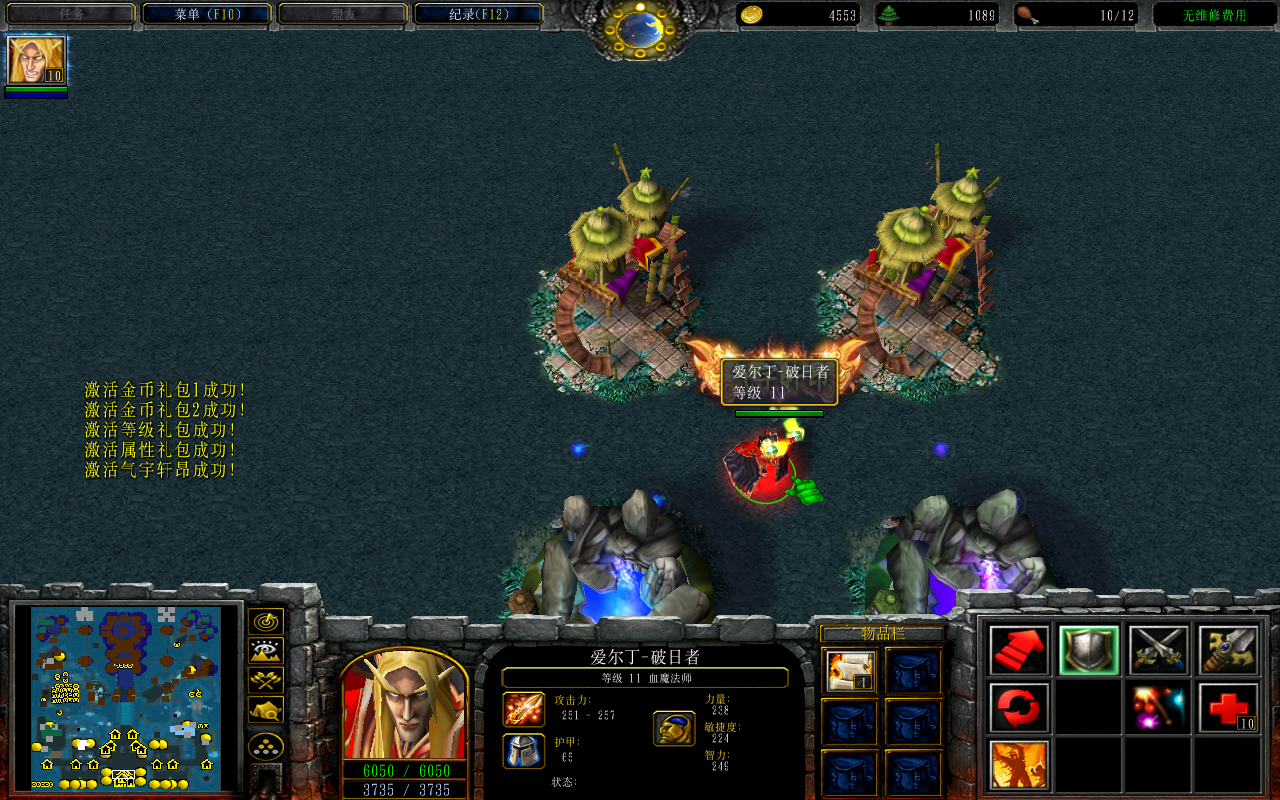Activate the colorful sparkles spell ability
1280x800 pixels.
click(x=1159, y=708)
